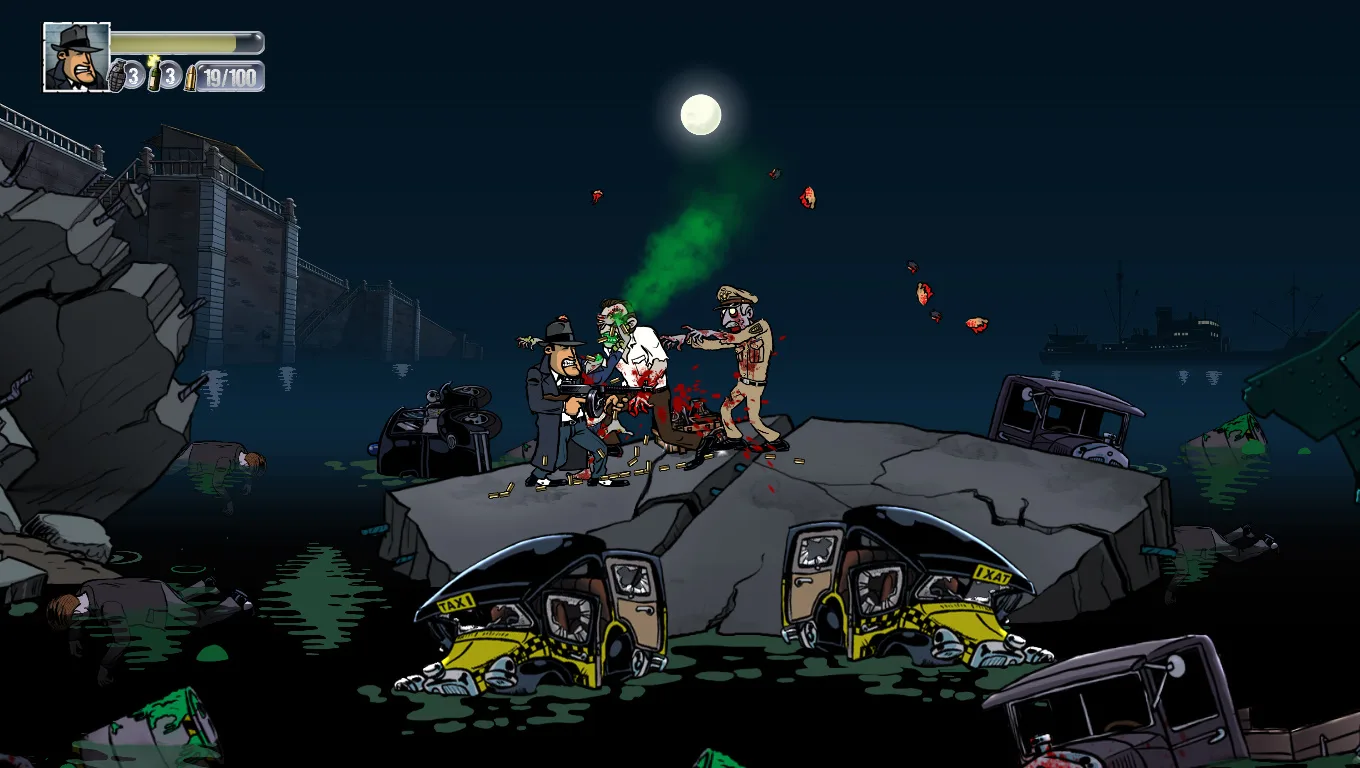Click the Molotov count number 3
Viewport: 1360px width, 768px height.
point(169,76)
